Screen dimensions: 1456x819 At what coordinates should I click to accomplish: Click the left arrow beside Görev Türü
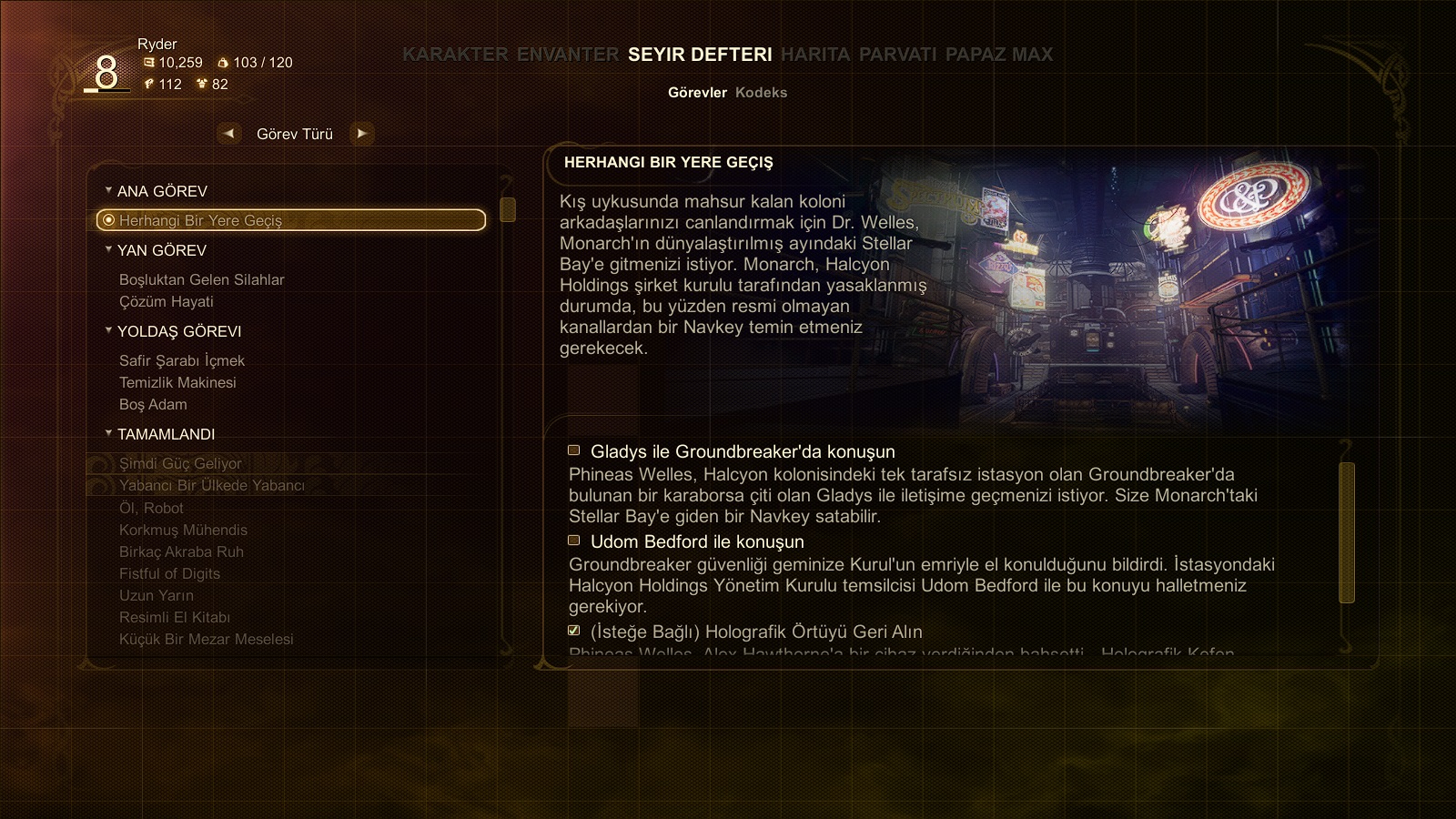pyautogui.click(x=229, y=134)
